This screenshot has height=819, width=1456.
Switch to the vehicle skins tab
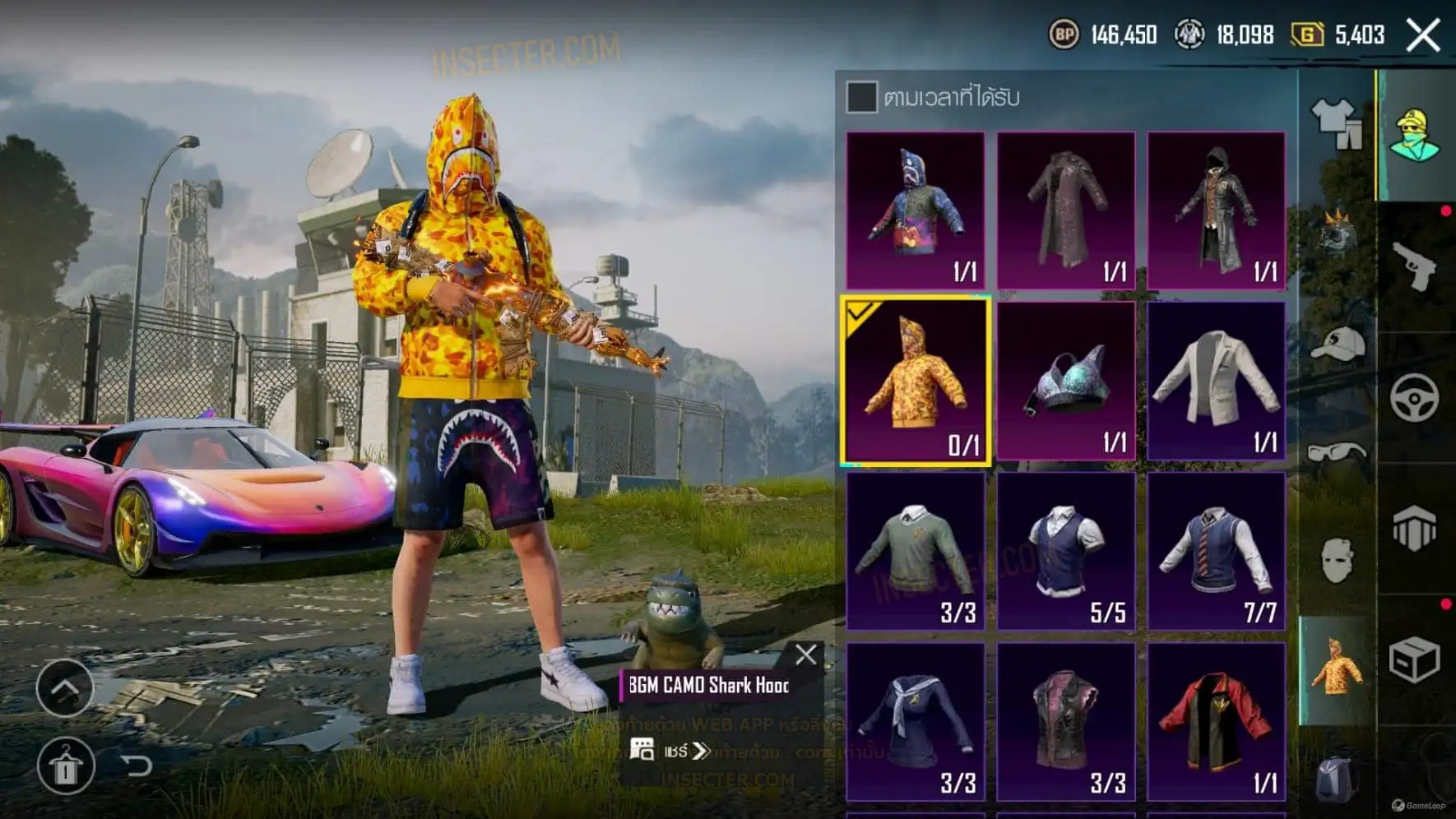tap(1415, 398)
